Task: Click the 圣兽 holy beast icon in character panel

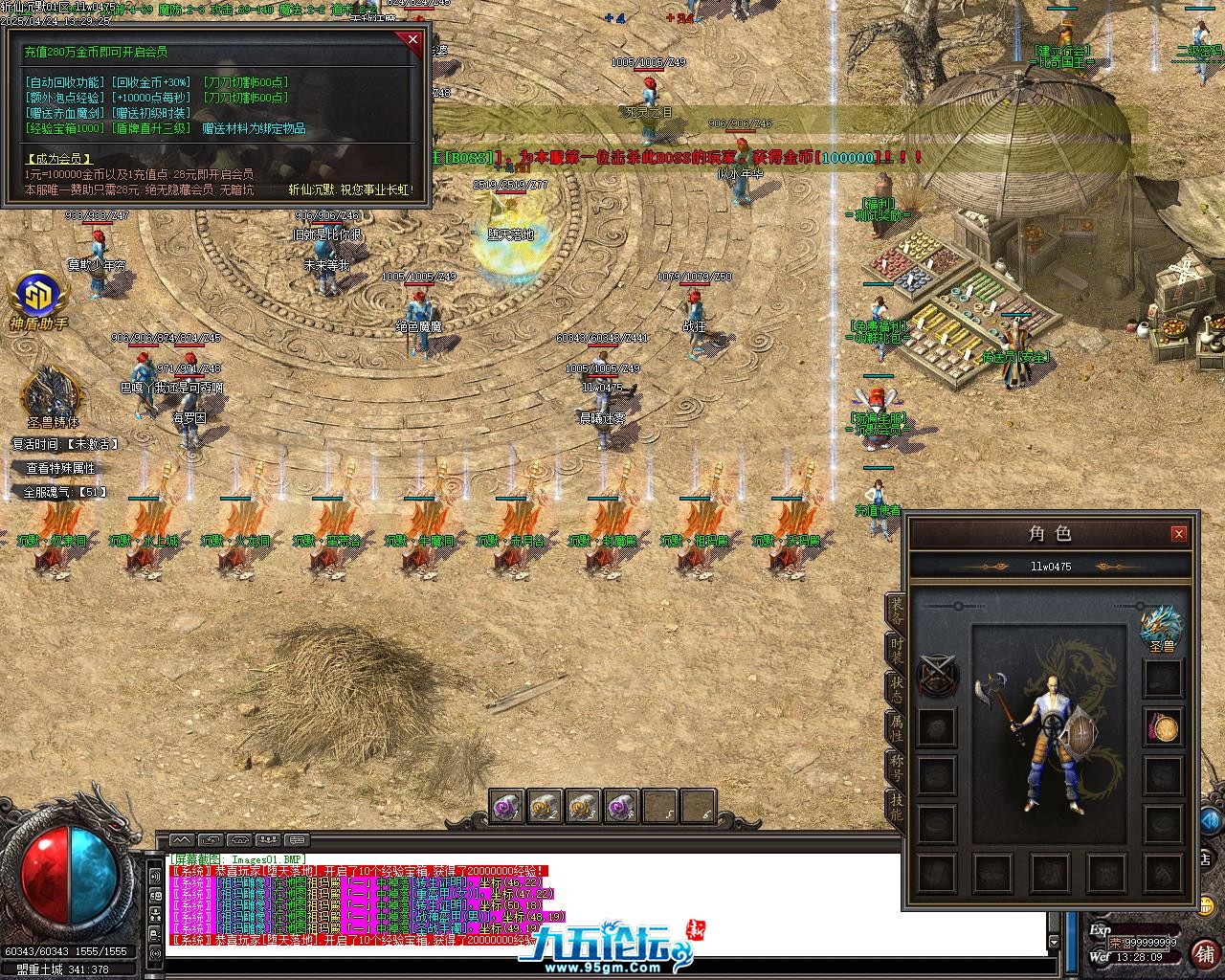Action: pos(1162,628)
